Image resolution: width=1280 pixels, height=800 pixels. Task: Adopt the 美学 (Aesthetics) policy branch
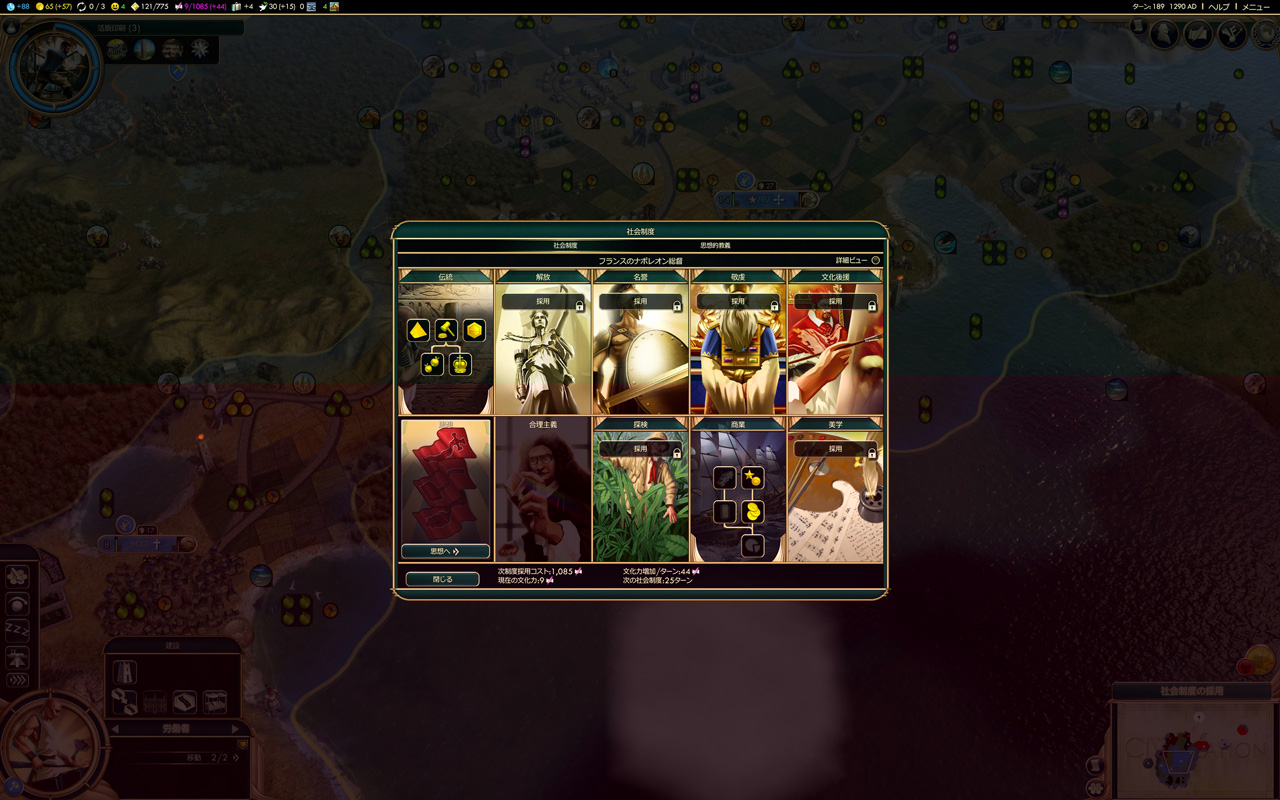point(835,449)
